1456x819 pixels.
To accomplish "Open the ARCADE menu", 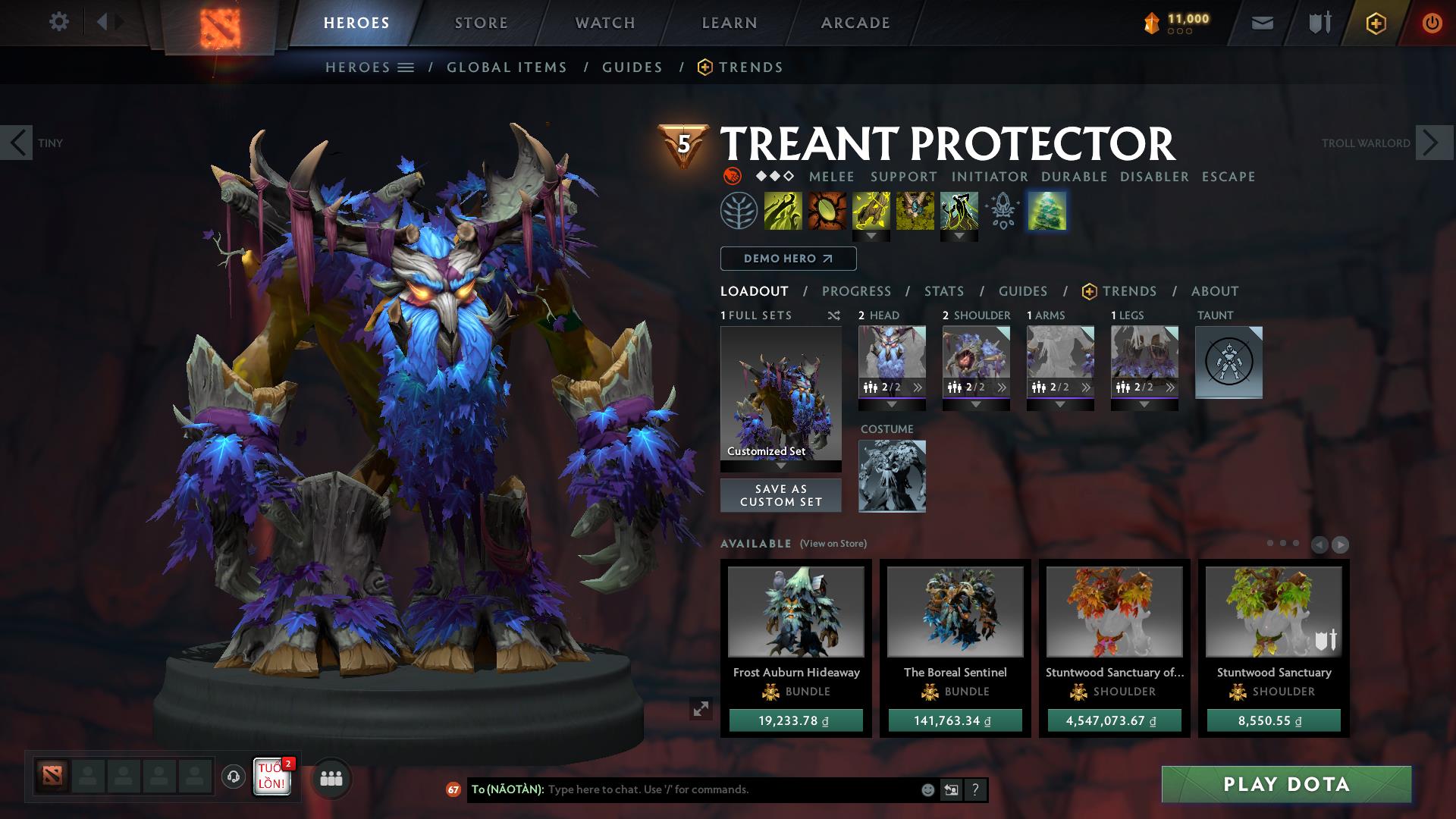I will tap(855, 22).
